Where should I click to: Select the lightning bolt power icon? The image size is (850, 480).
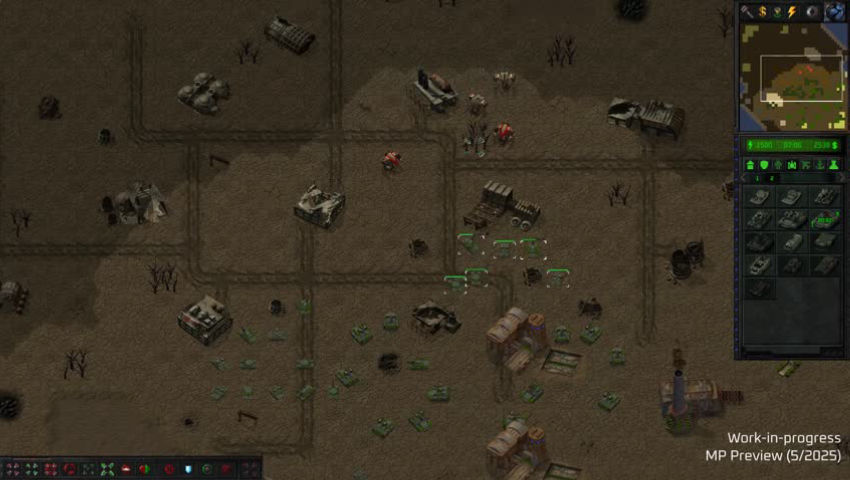[x=793, y=11]
